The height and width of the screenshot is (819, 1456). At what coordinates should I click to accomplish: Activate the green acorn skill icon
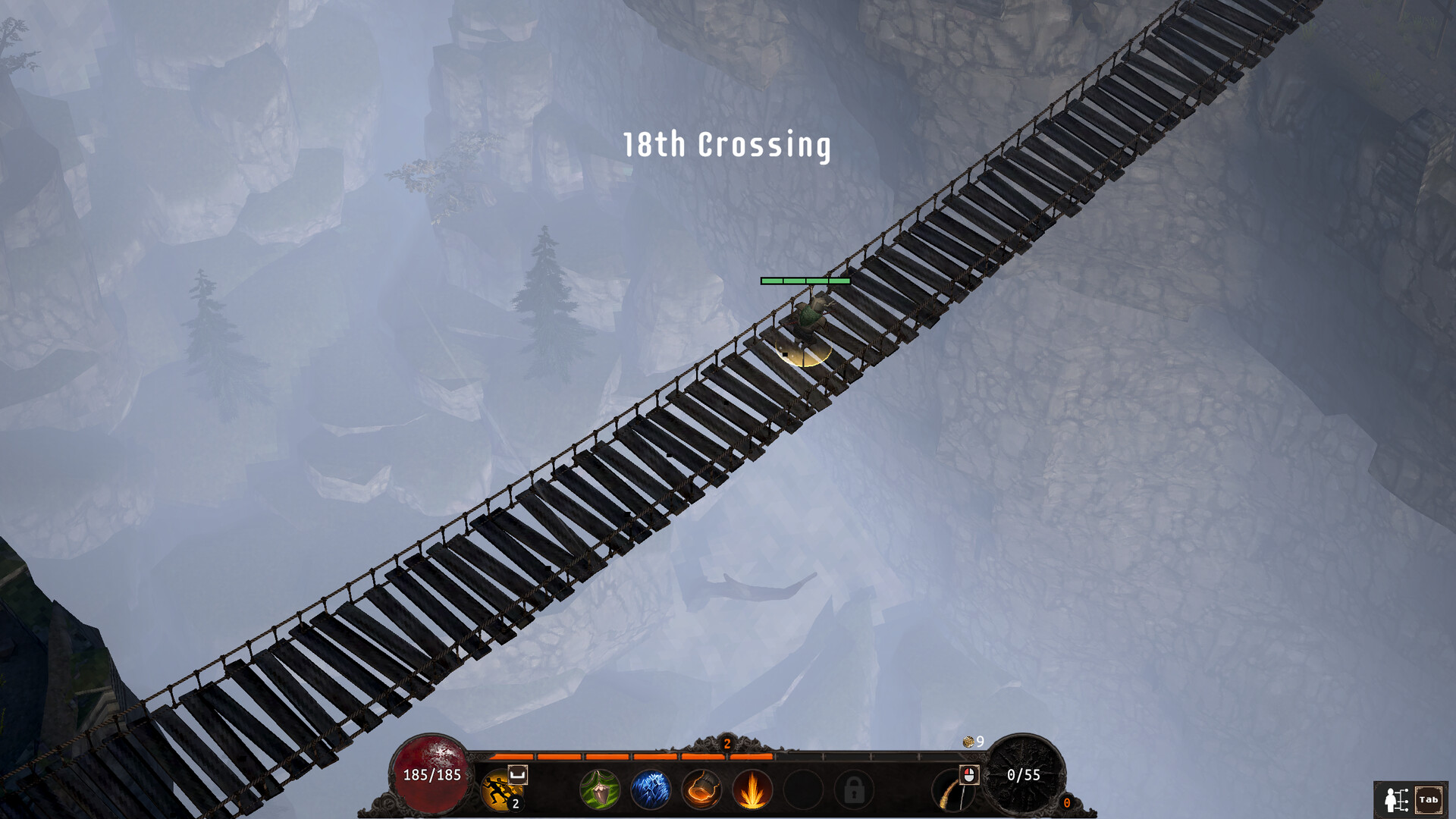coord(601,789)
